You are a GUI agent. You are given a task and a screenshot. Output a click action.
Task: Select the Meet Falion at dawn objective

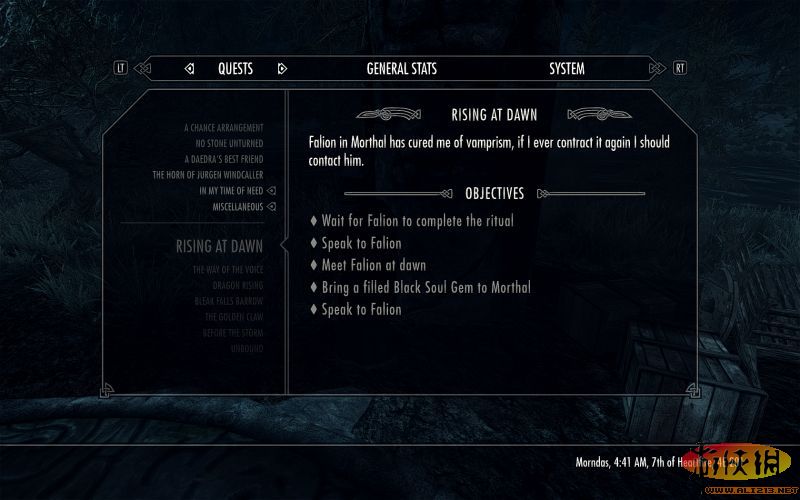373,265
